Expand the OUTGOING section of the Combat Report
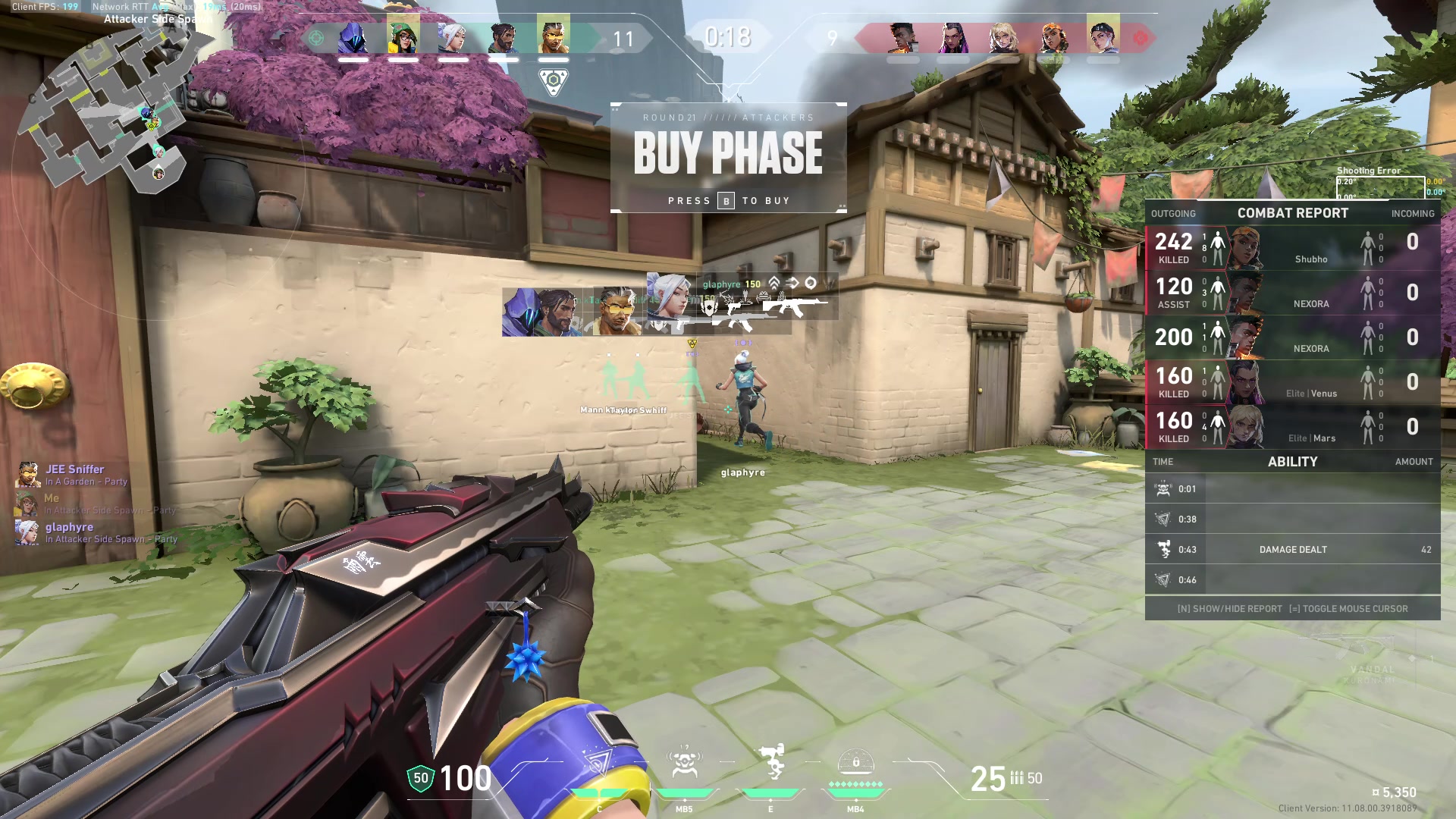The image size is (1456, 819). tap(1173, 213)
